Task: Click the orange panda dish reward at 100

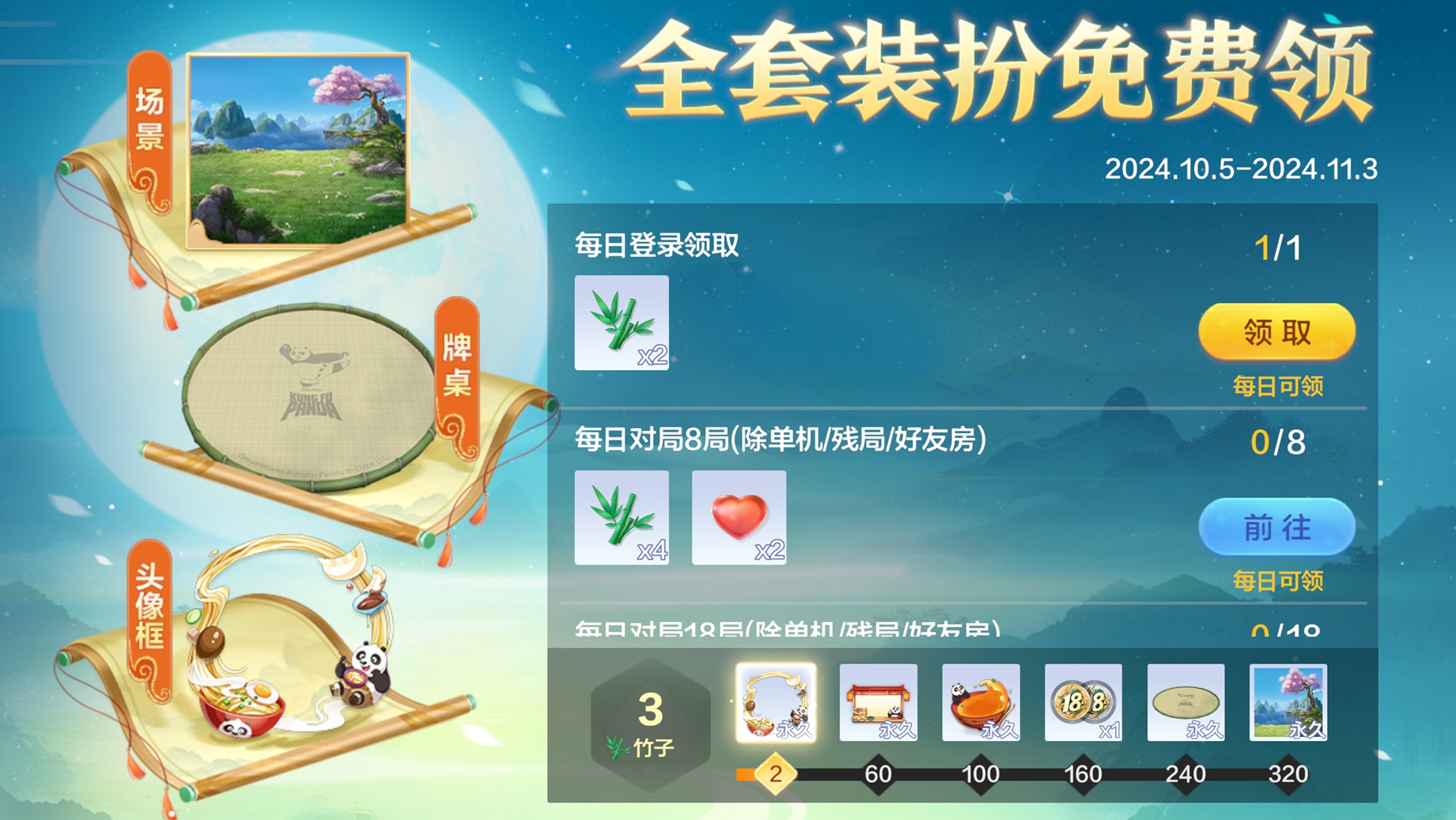Action: tap(981, 703)
